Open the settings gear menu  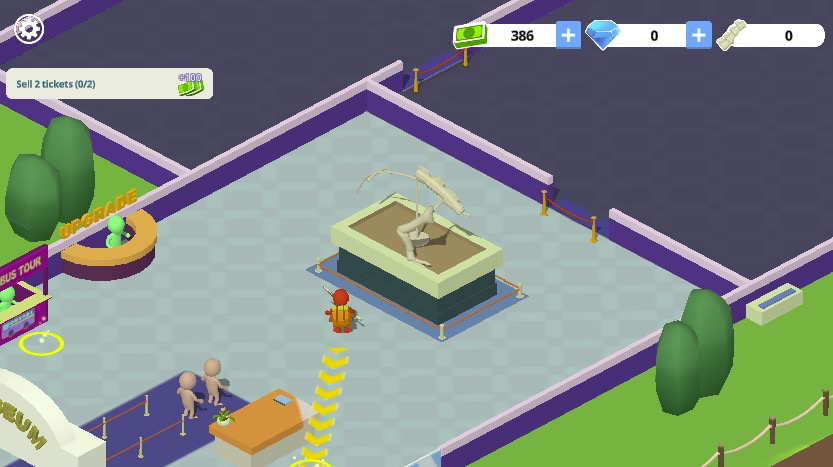click(29, 28)
